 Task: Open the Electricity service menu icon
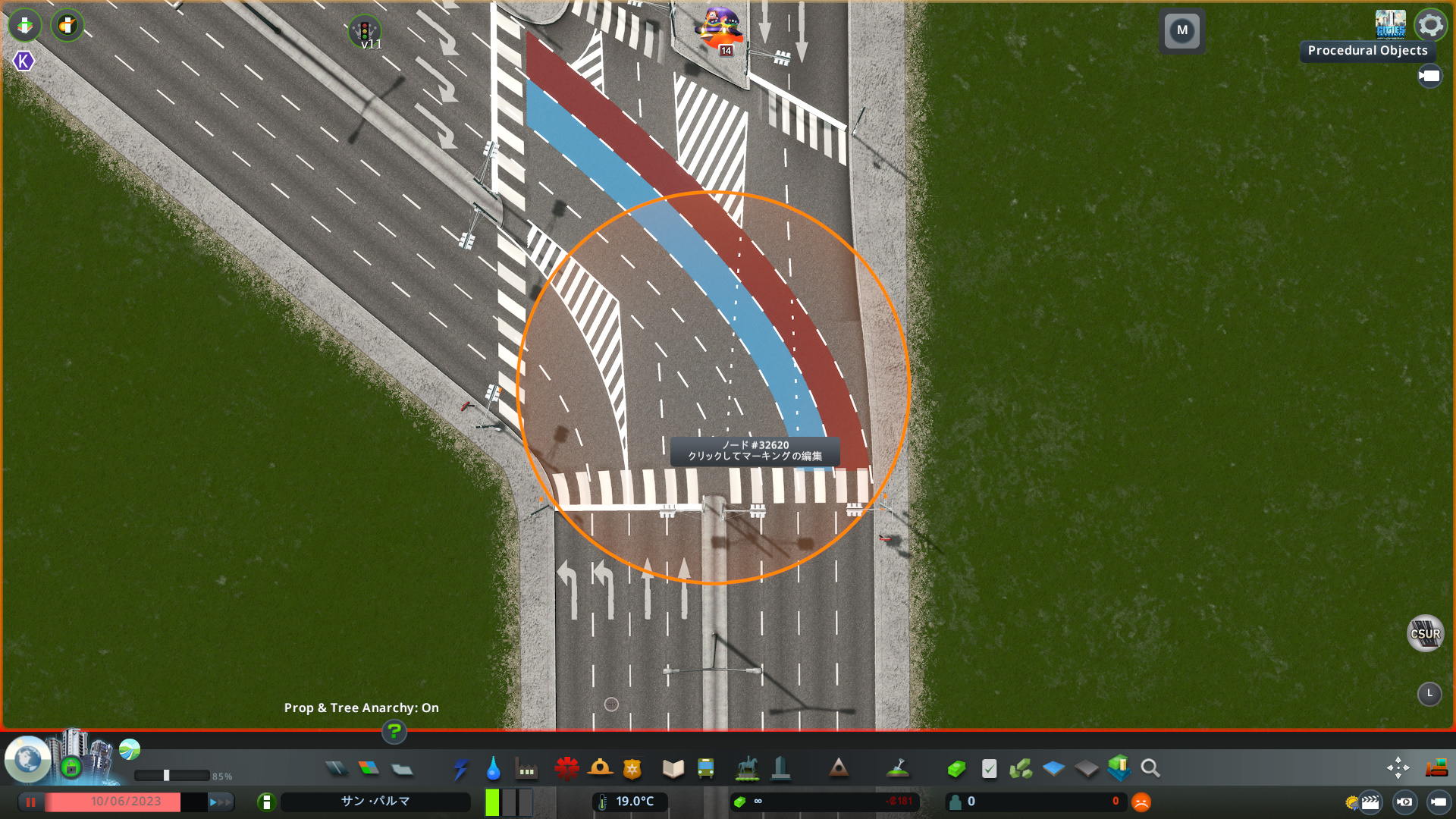(461, 770)
